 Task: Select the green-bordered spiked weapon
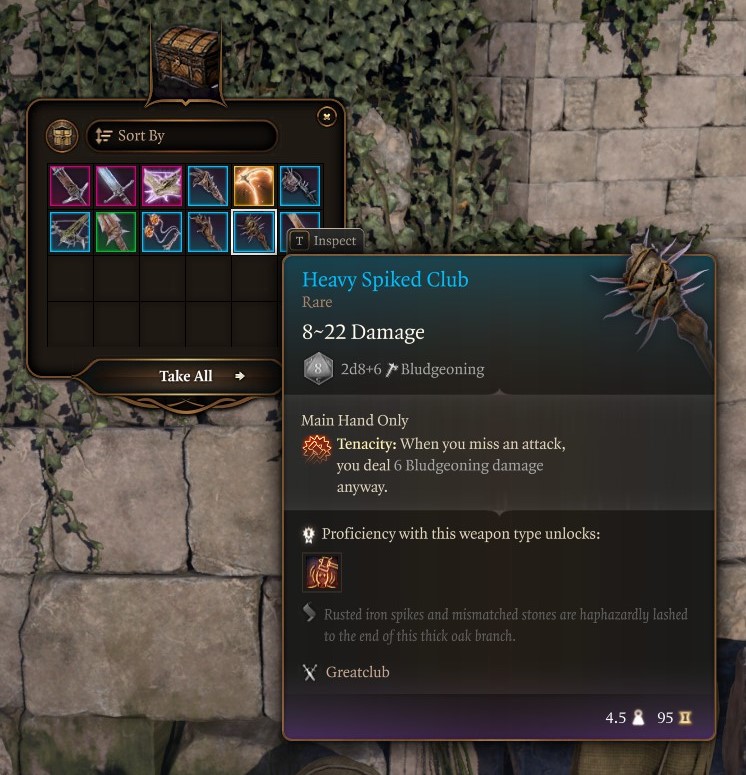116,232
